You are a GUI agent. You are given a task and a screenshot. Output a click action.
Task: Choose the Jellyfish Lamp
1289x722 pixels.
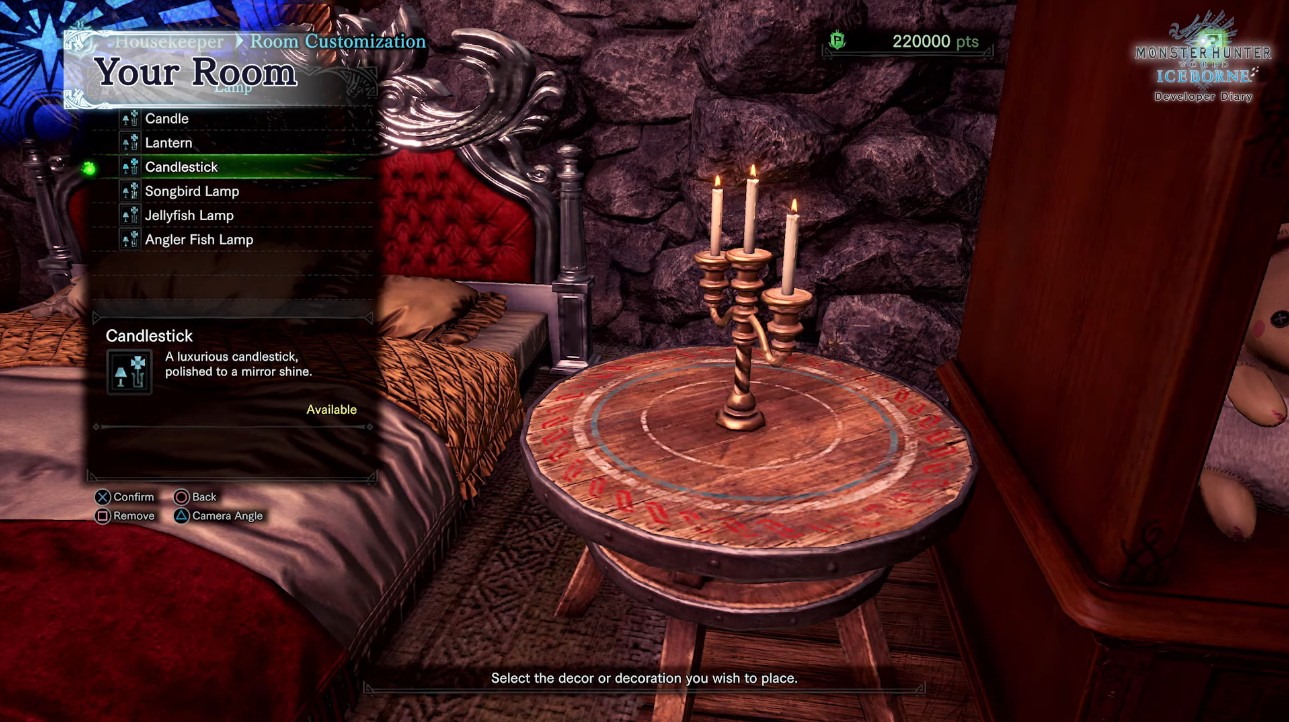click(x=189, y=215)
